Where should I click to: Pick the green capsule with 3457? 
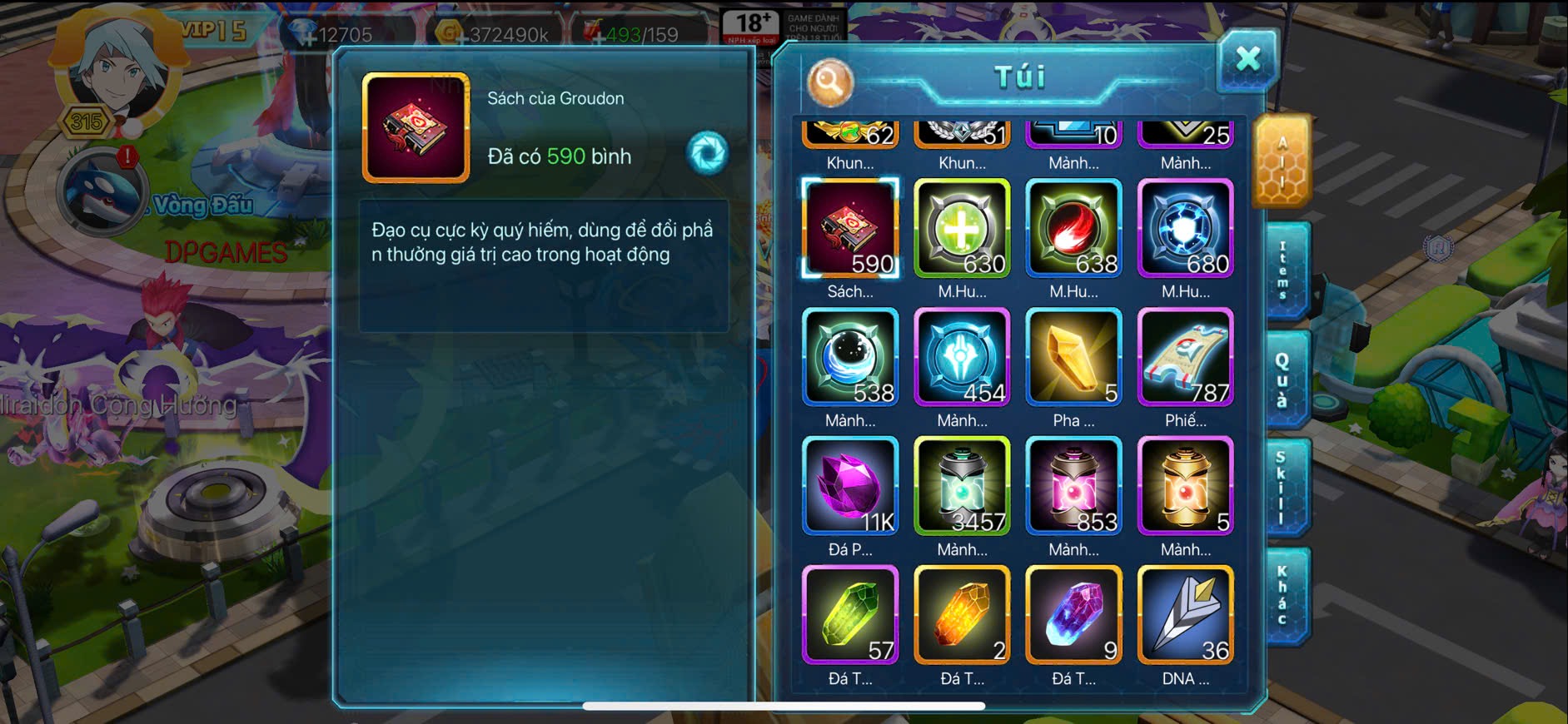pos(962,486)
